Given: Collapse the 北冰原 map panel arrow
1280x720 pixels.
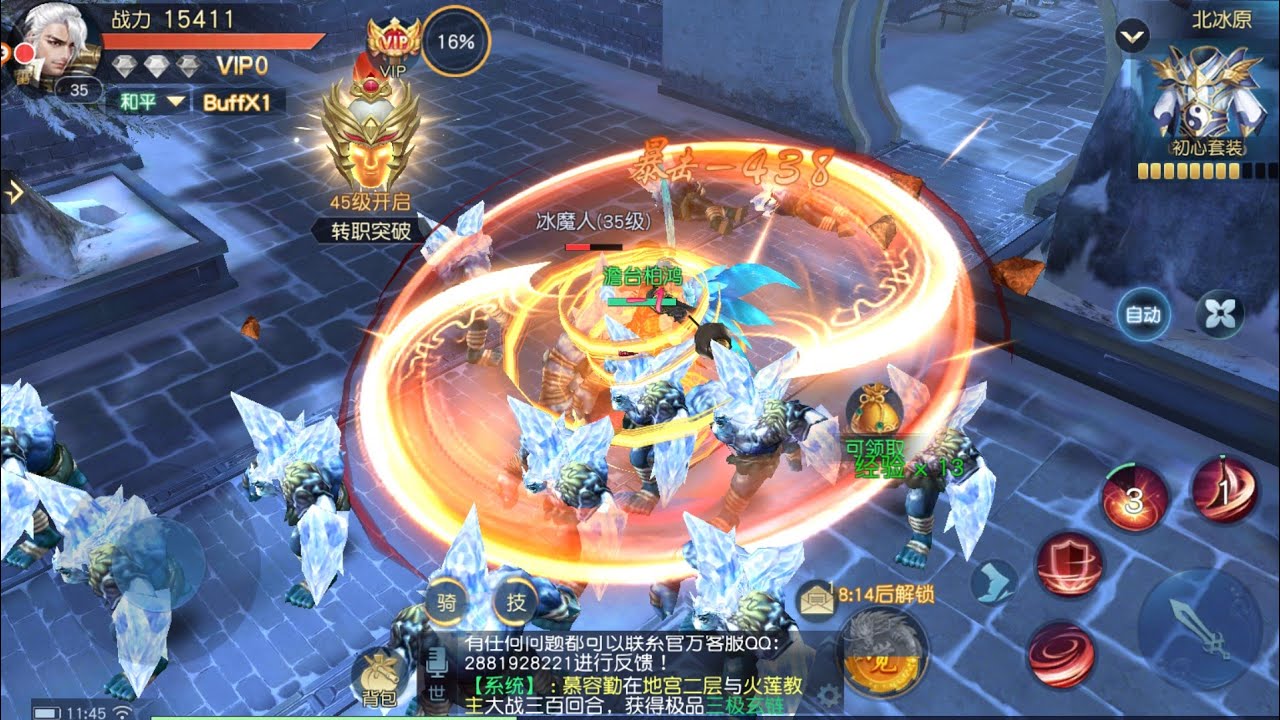Looking at the screenshot, I should coord(1133,38).
